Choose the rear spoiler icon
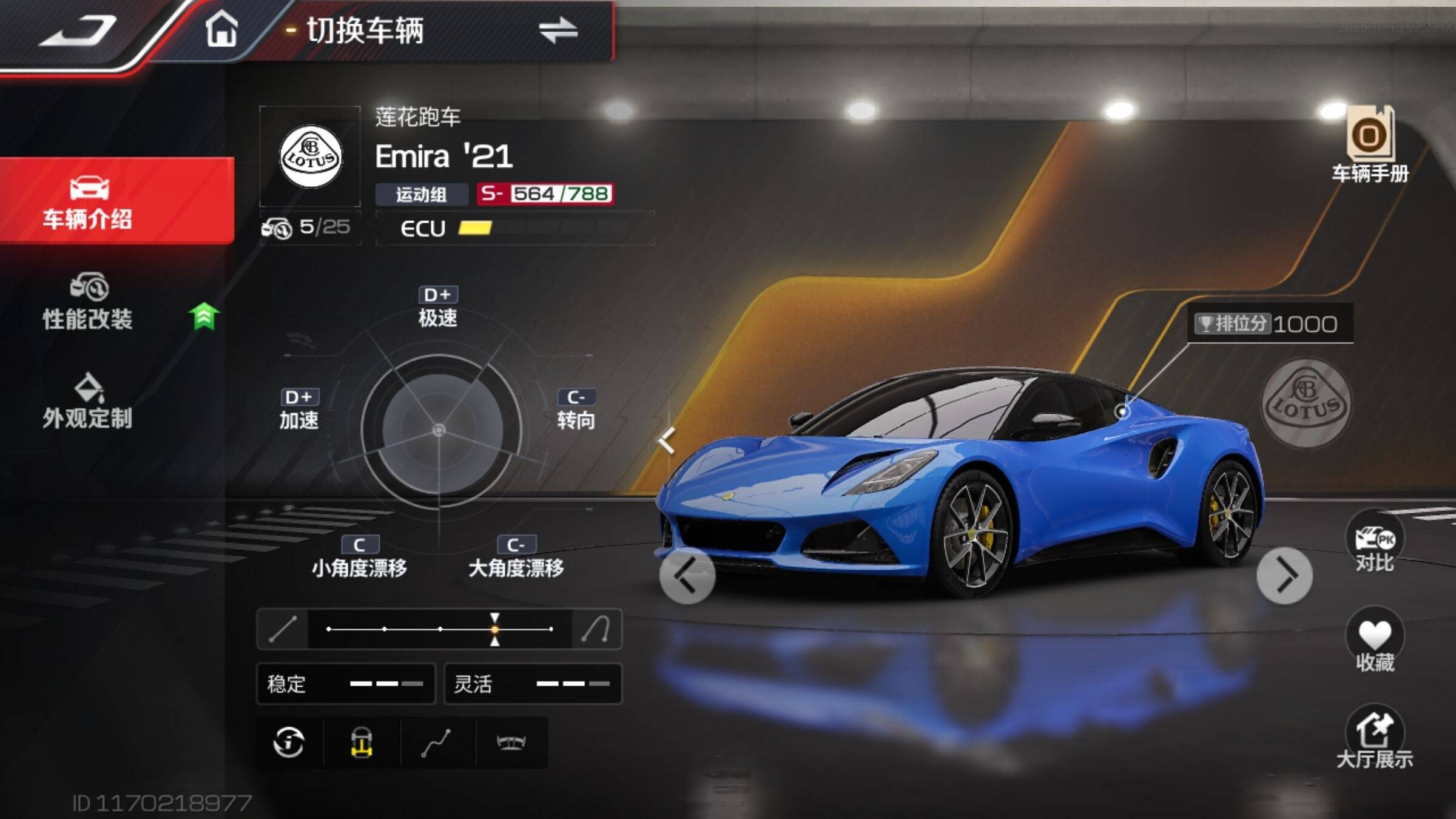This screenshot has height=819, width=1456. click(x=511, y=743)
